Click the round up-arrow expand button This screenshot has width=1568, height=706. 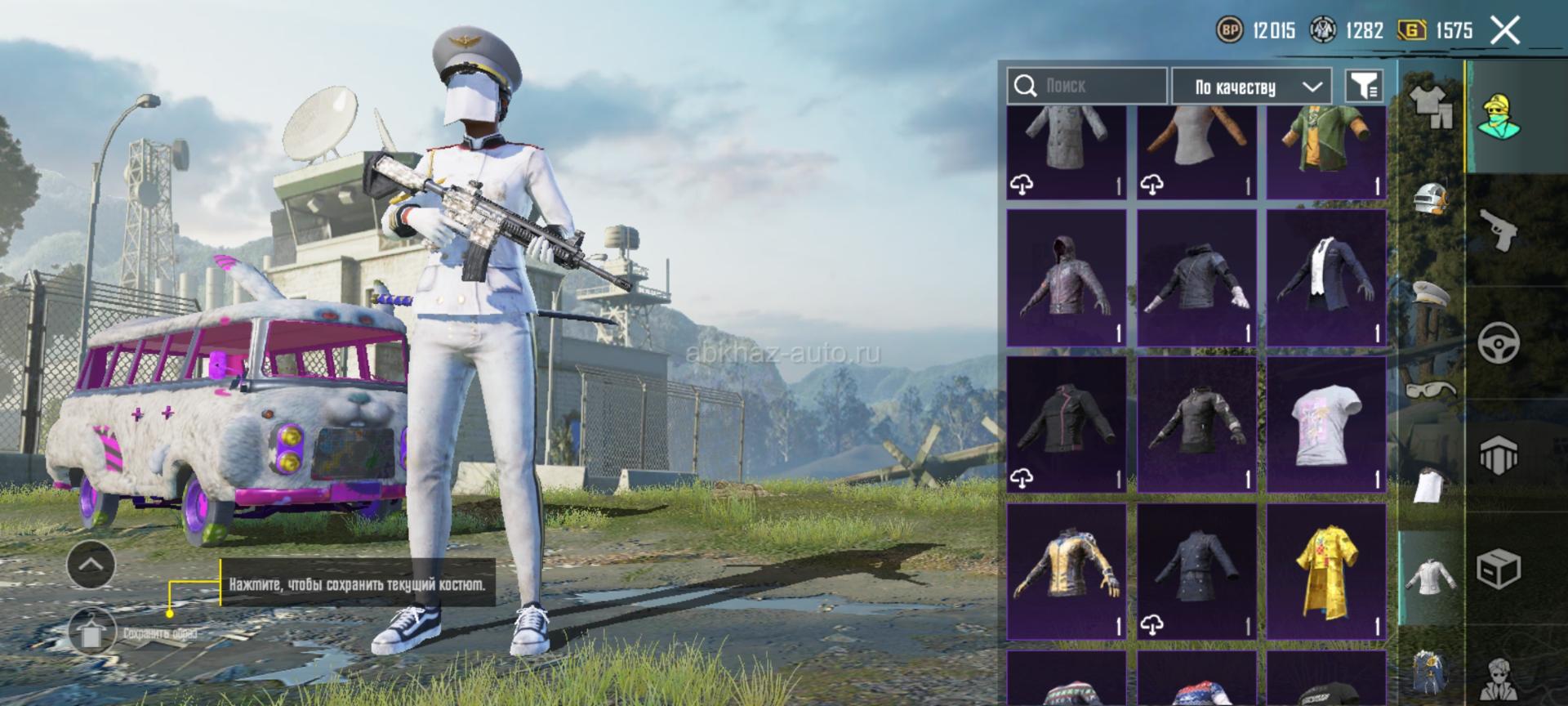coord(91,565)
